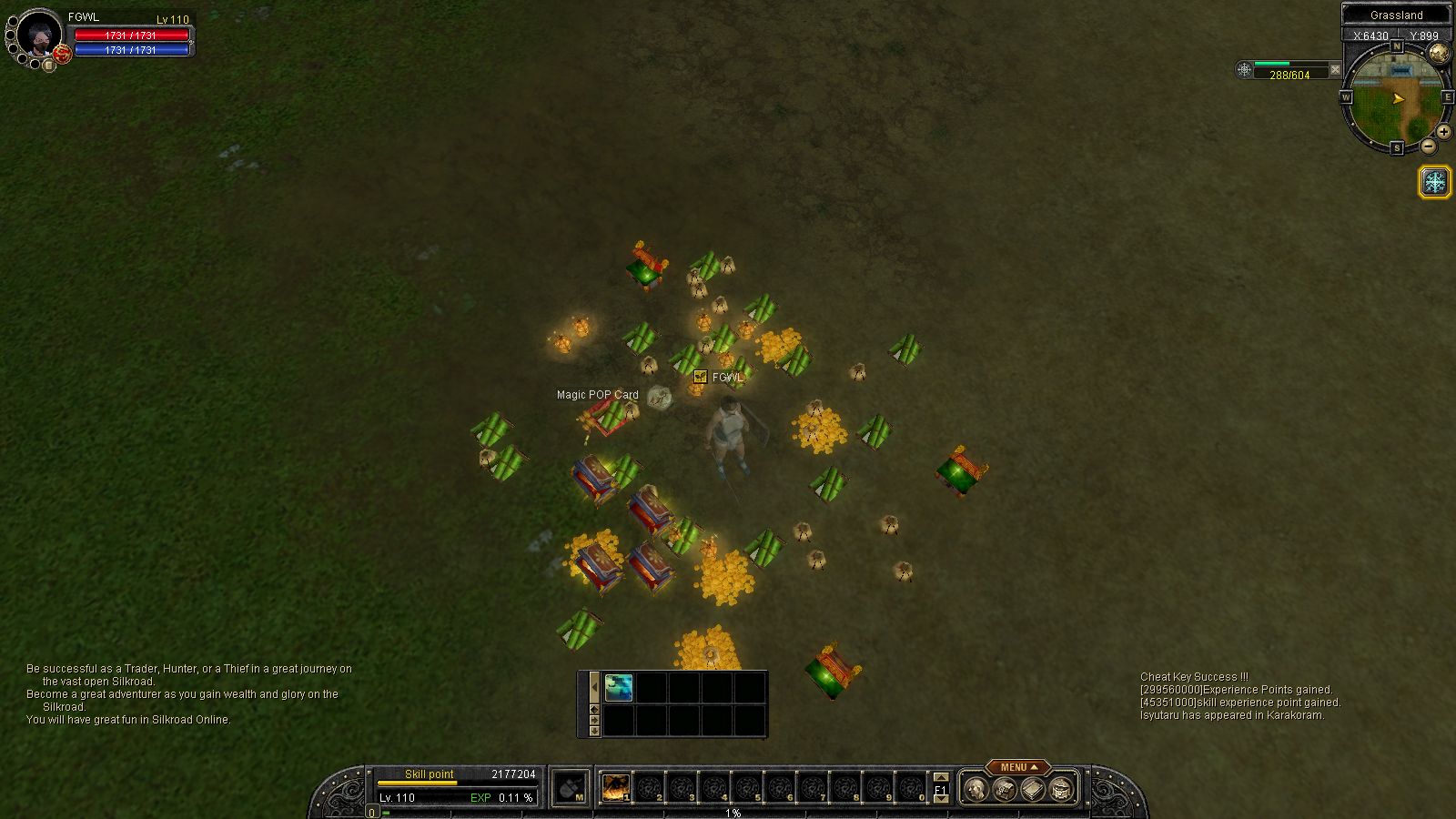Viewport: 1456px width, 819px height.
Task: Open the world map globe button
Action: (1439, 54)
